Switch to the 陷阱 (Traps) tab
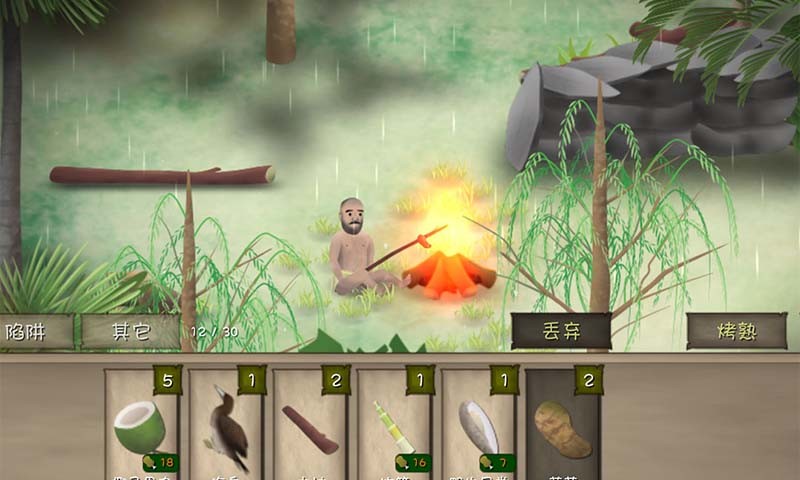The image size is (800, 480). pos(35,332)
